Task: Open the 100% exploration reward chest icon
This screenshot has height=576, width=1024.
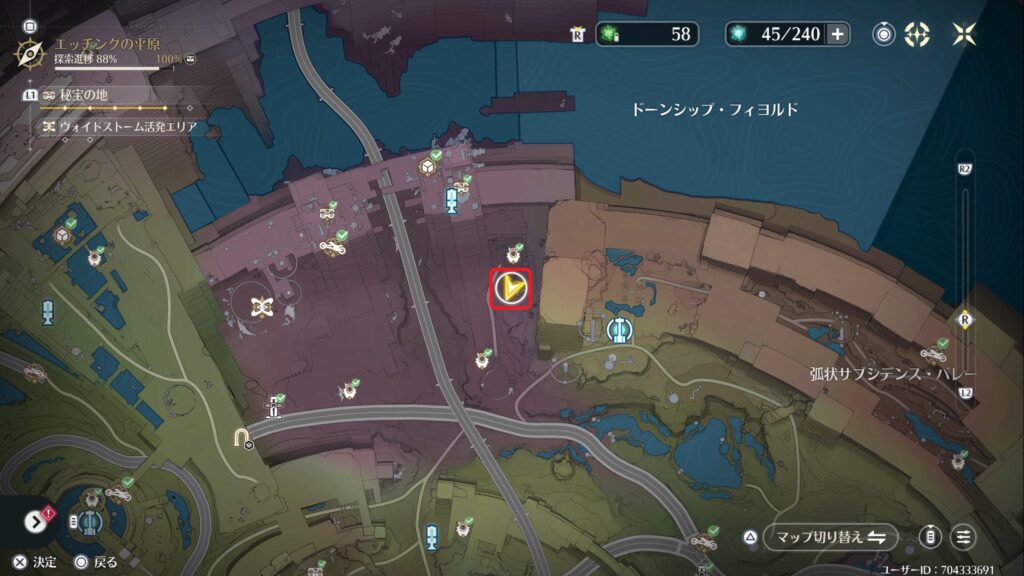Action: (190, 59)
